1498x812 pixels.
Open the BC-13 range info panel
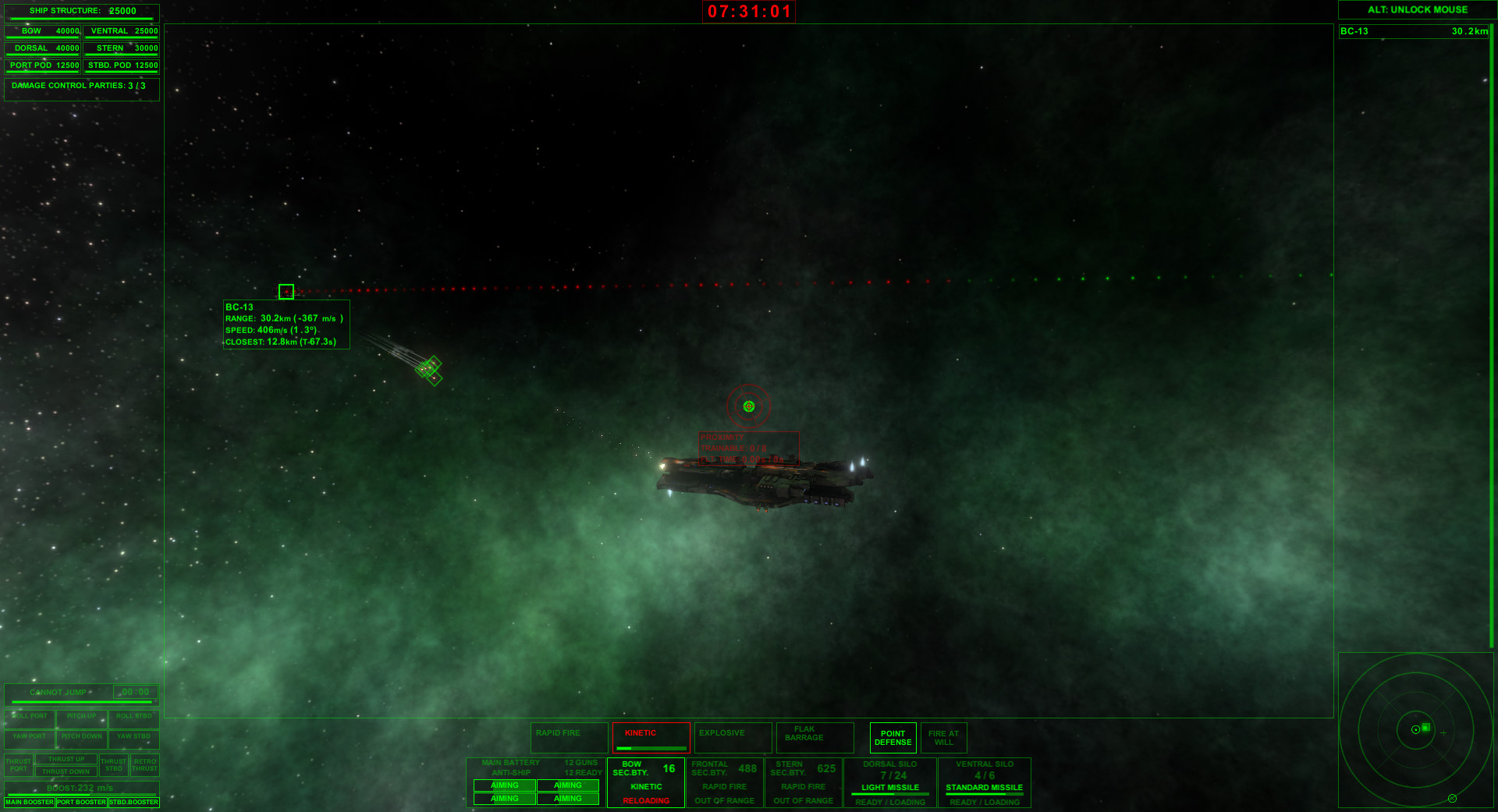(286, 324)
